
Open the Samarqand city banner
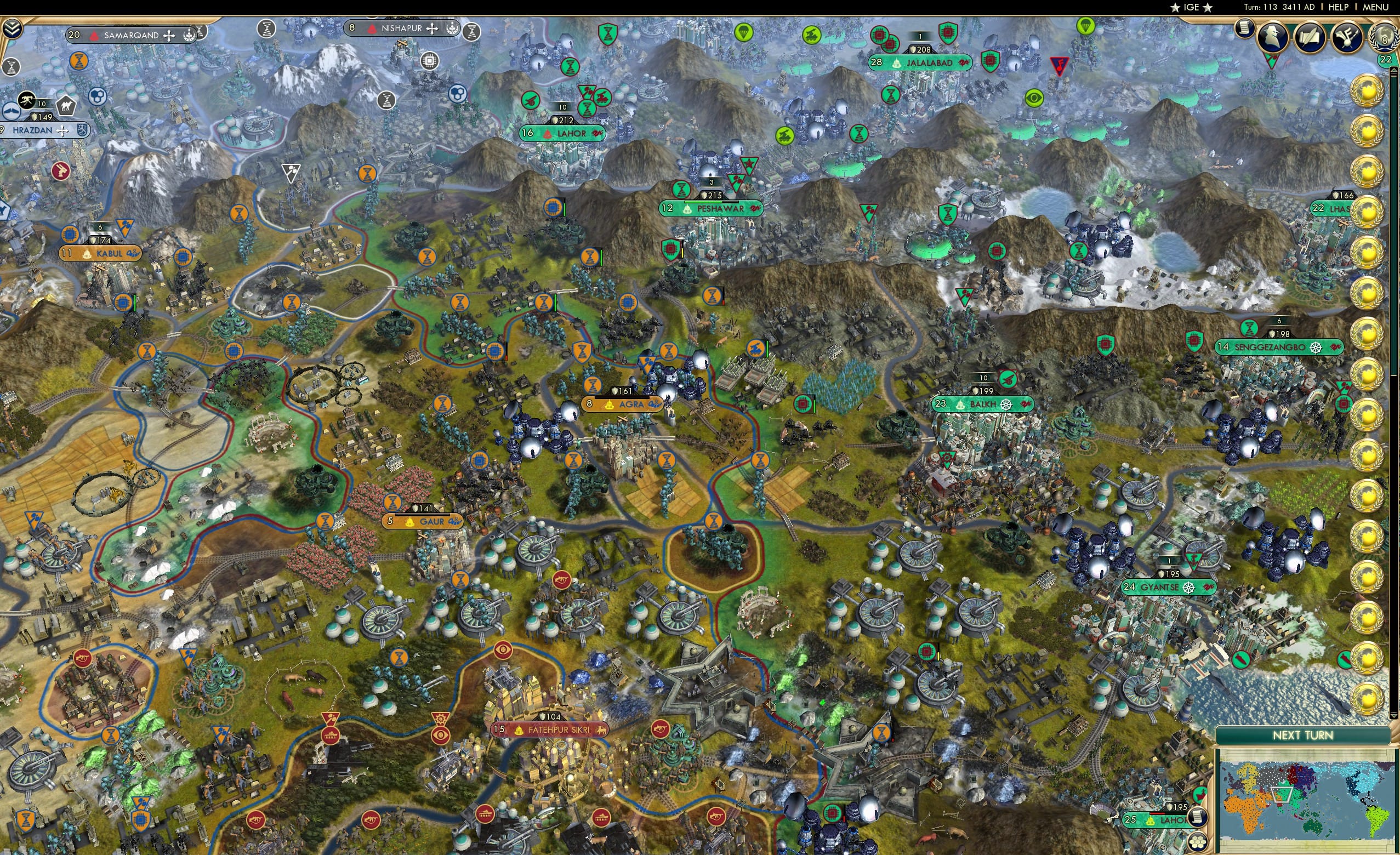pos(126,35)
